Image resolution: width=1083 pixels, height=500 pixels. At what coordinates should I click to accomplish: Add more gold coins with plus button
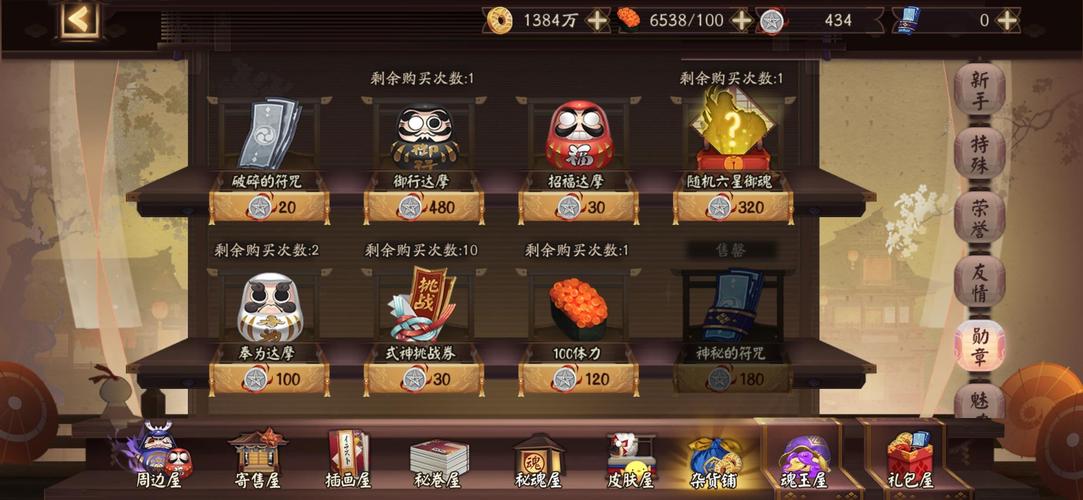point(596,20)
